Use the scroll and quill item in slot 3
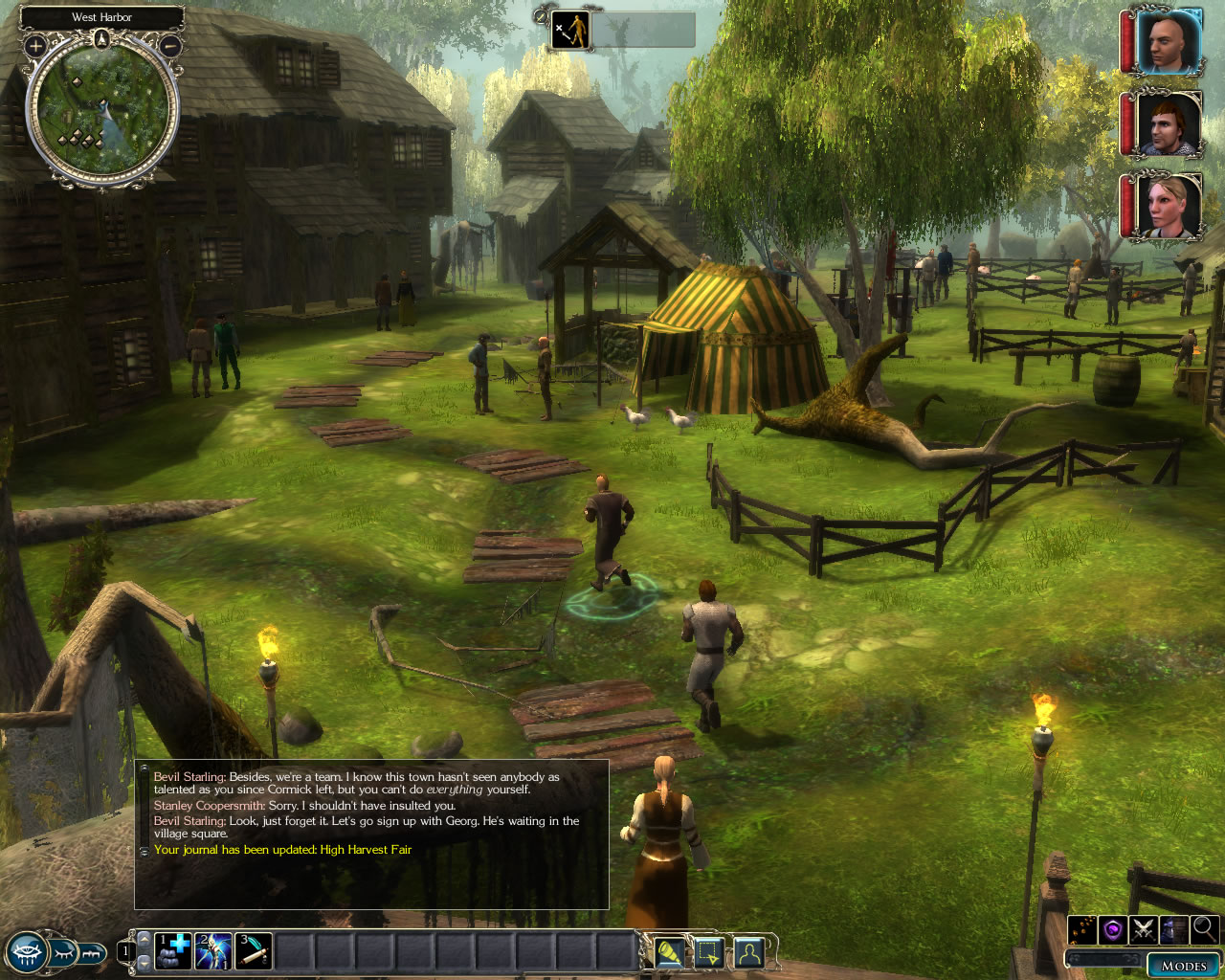The width and height of the screenshot is (1225, 980). coord(254,951)
